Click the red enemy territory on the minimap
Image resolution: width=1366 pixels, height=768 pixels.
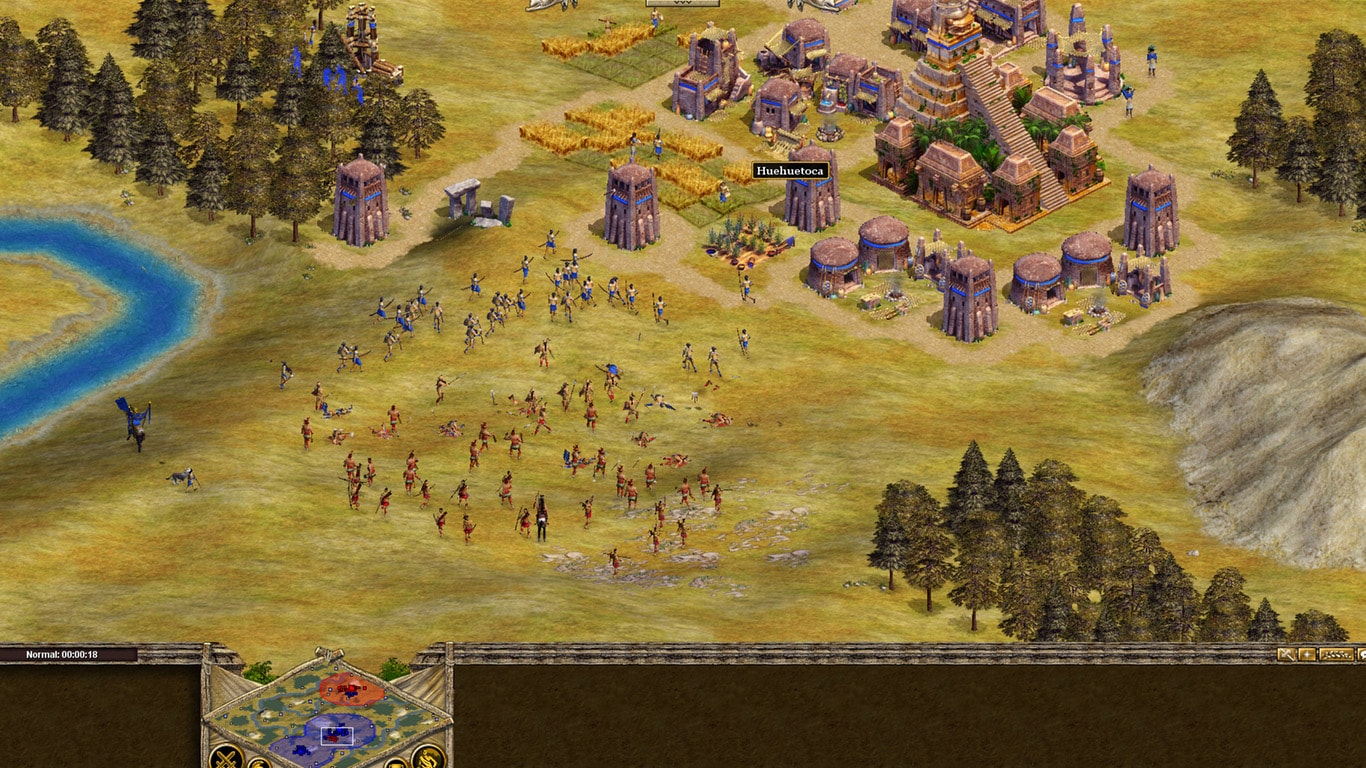pyautogui.click(x=350, y=689)
